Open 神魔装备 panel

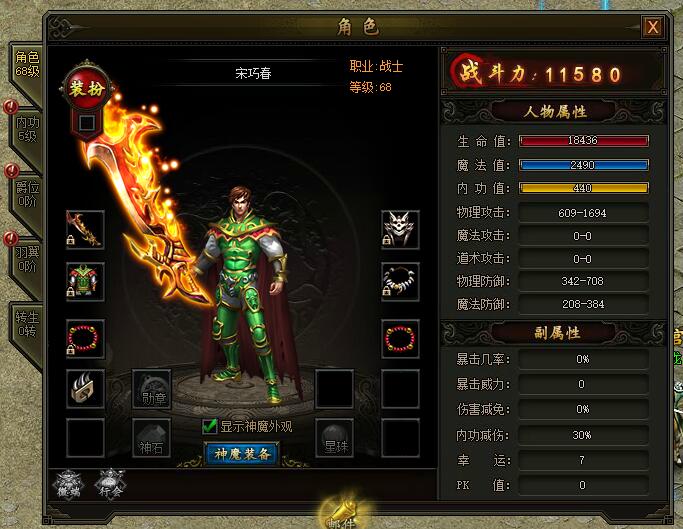coord(244,454)
